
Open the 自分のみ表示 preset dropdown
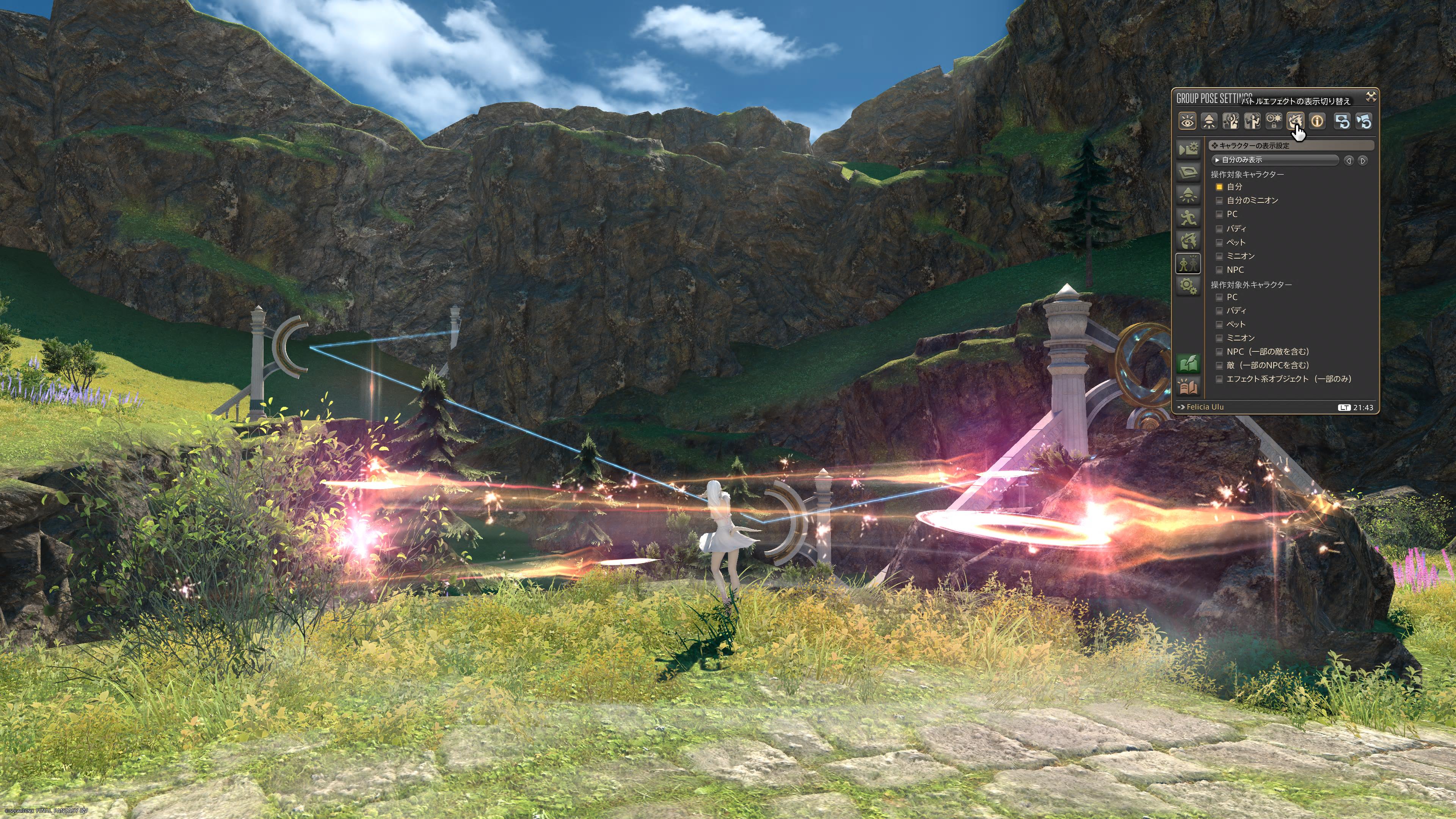point(1274,160)
